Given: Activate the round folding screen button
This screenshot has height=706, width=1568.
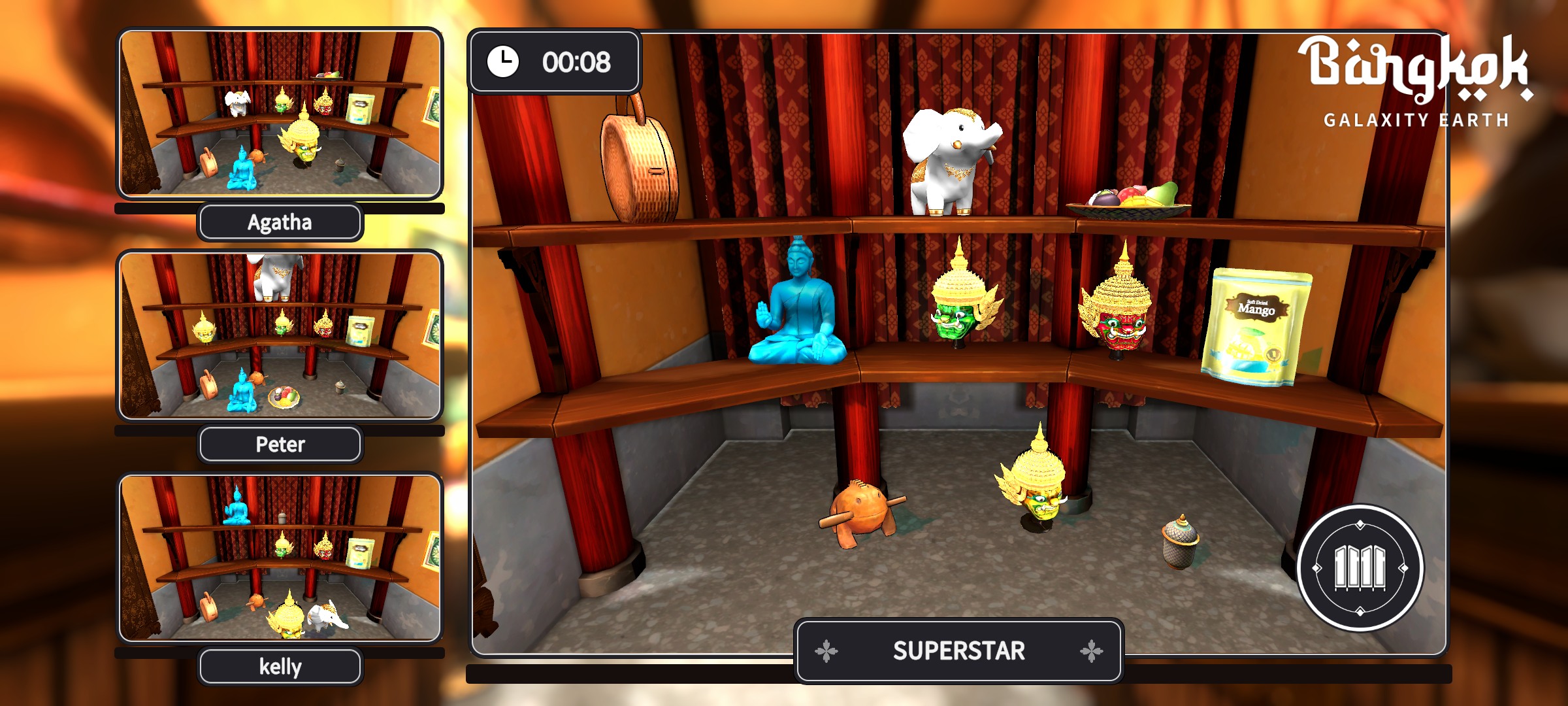Looking at the screenshot, I should (1360, 567).
